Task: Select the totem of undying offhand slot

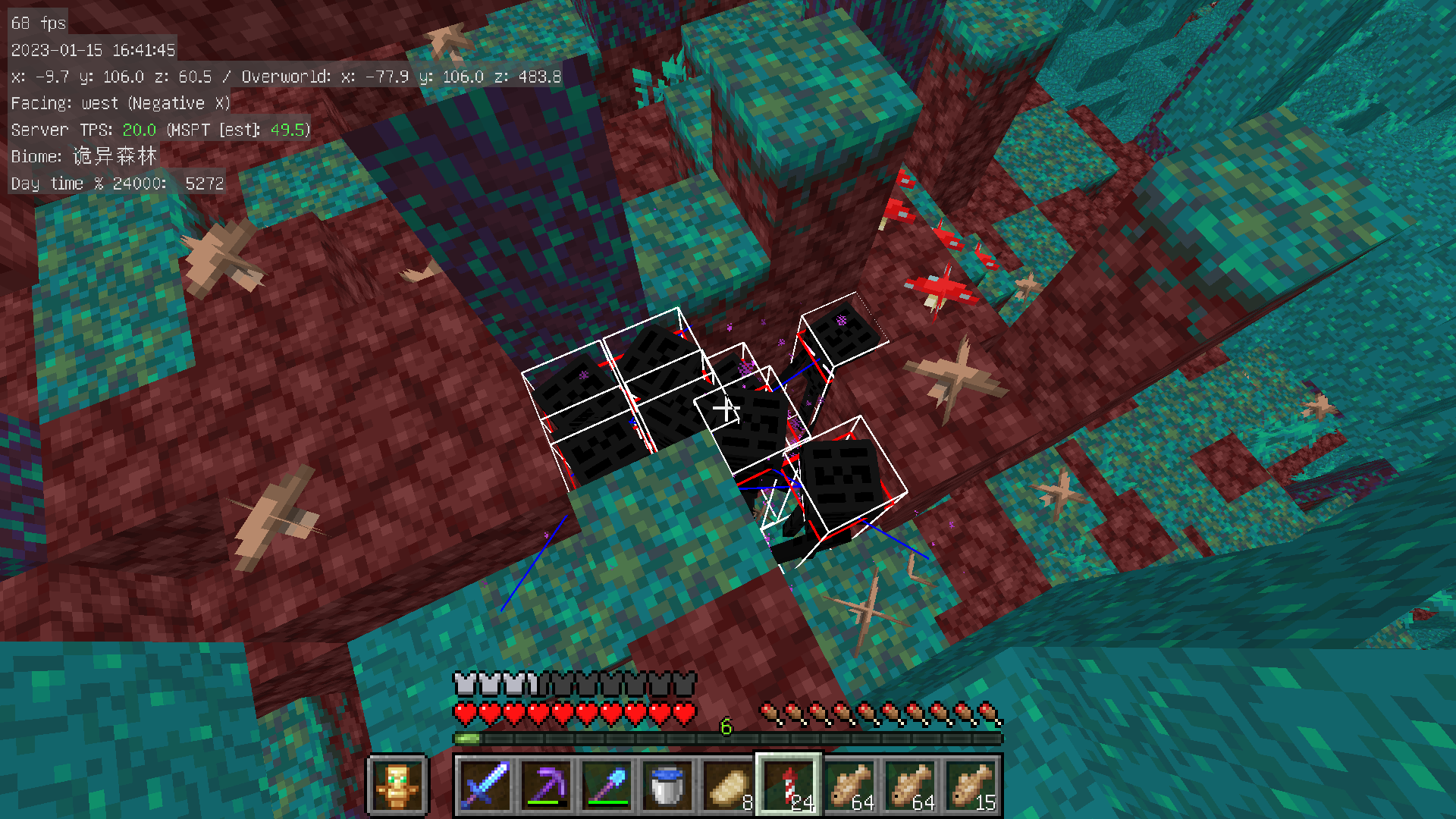Action: (x=397, y=786)
